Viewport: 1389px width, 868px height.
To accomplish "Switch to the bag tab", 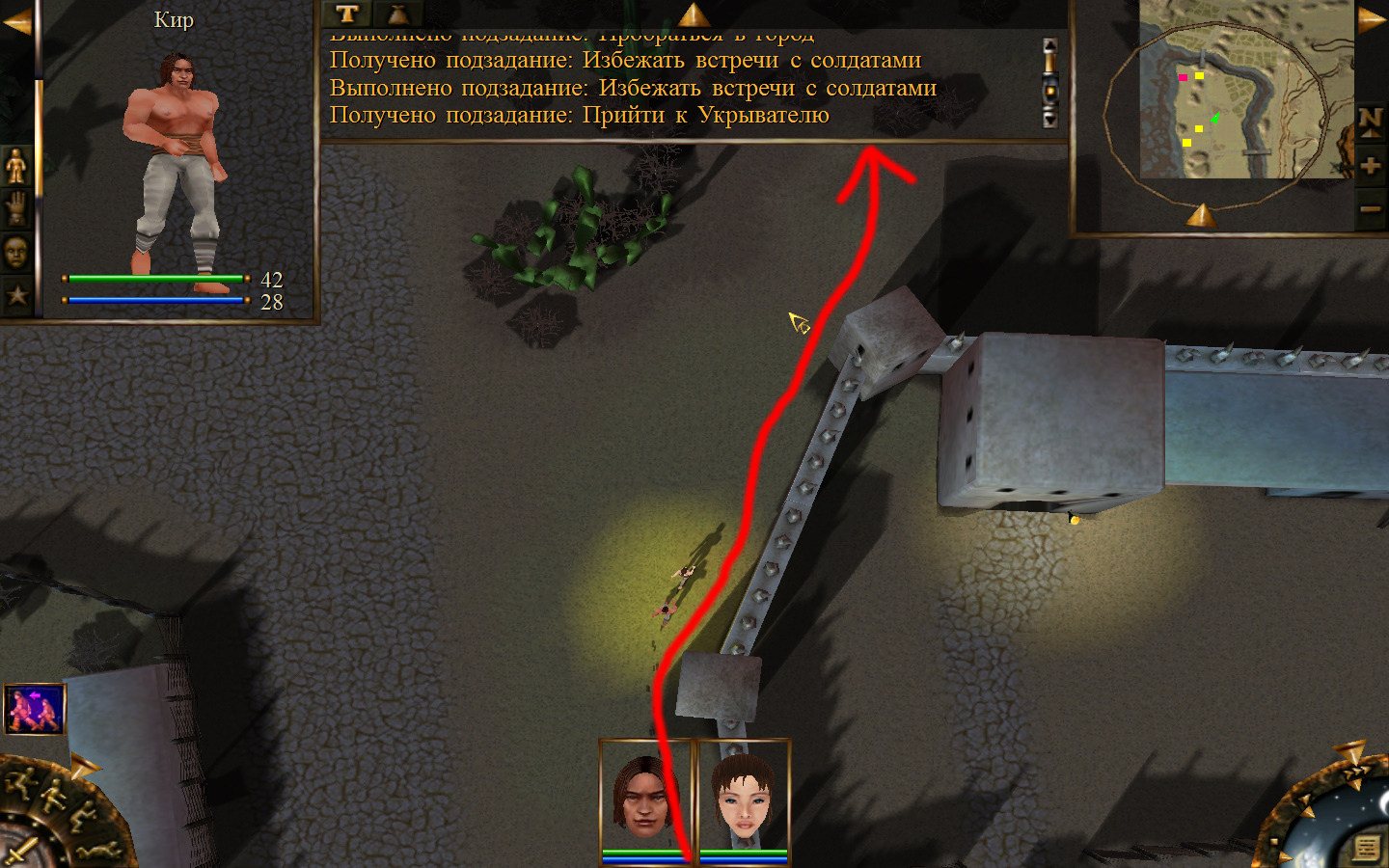I will [x=397, y=14].
